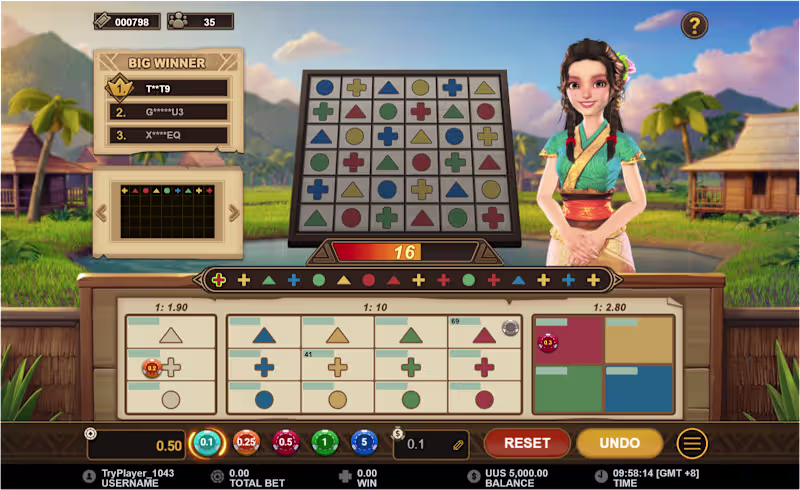The image size is (800, 490).
Task: Bet on the solid green color block
Action: pos(567,388)
